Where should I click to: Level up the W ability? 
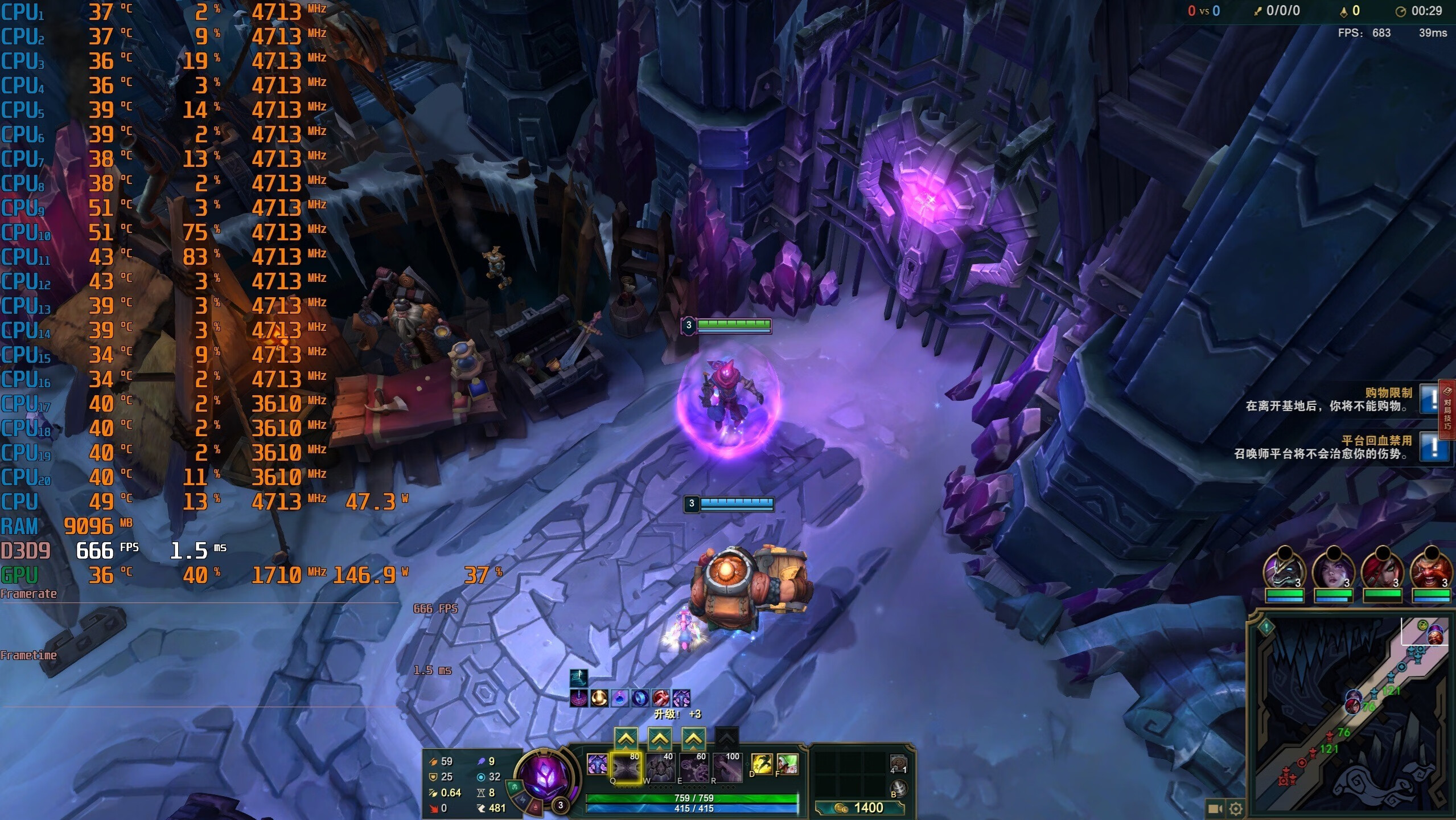click(x=659, y=739)
